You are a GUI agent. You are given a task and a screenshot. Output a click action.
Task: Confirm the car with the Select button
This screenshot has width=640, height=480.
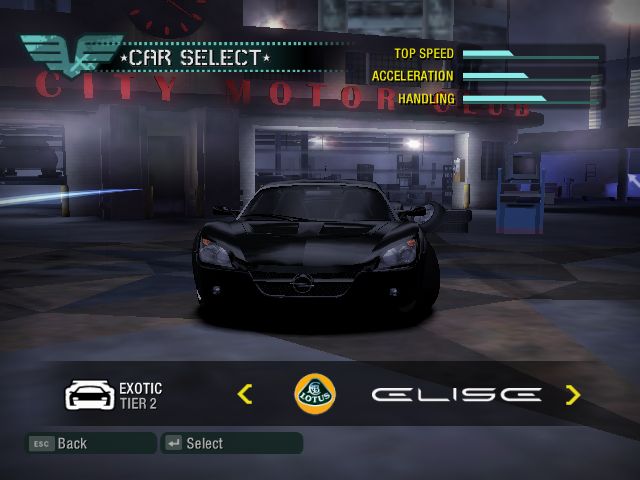point(231,443)
